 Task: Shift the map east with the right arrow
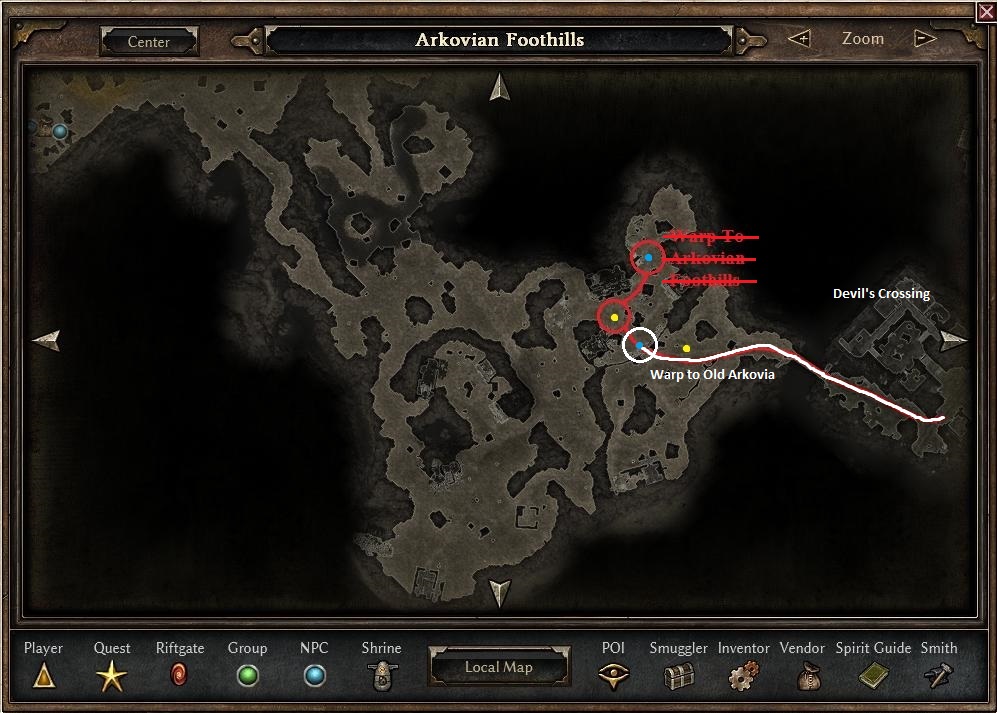point(953,339)
